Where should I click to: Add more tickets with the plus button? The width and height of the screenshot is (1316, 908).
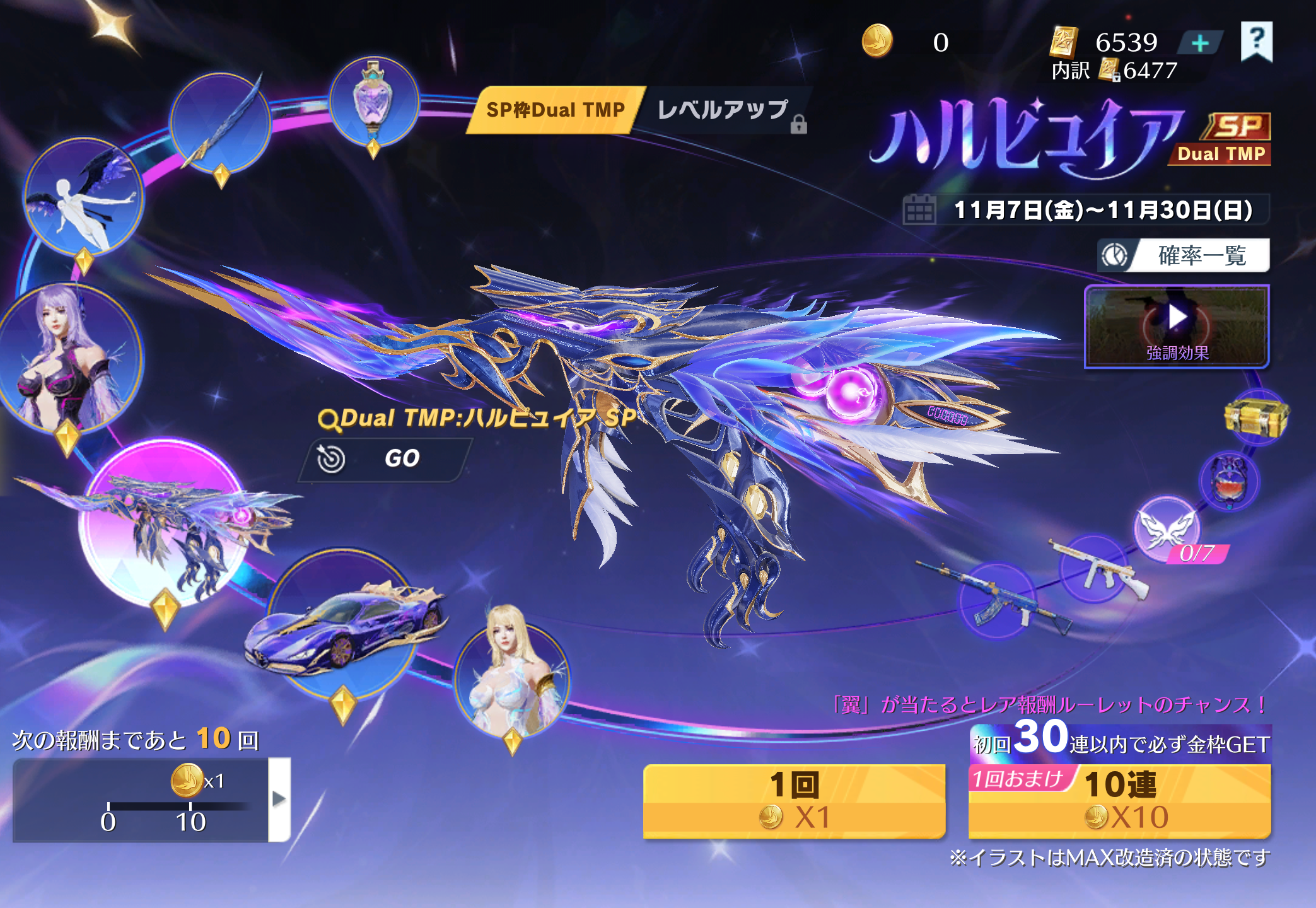(x=1200, y=43)
